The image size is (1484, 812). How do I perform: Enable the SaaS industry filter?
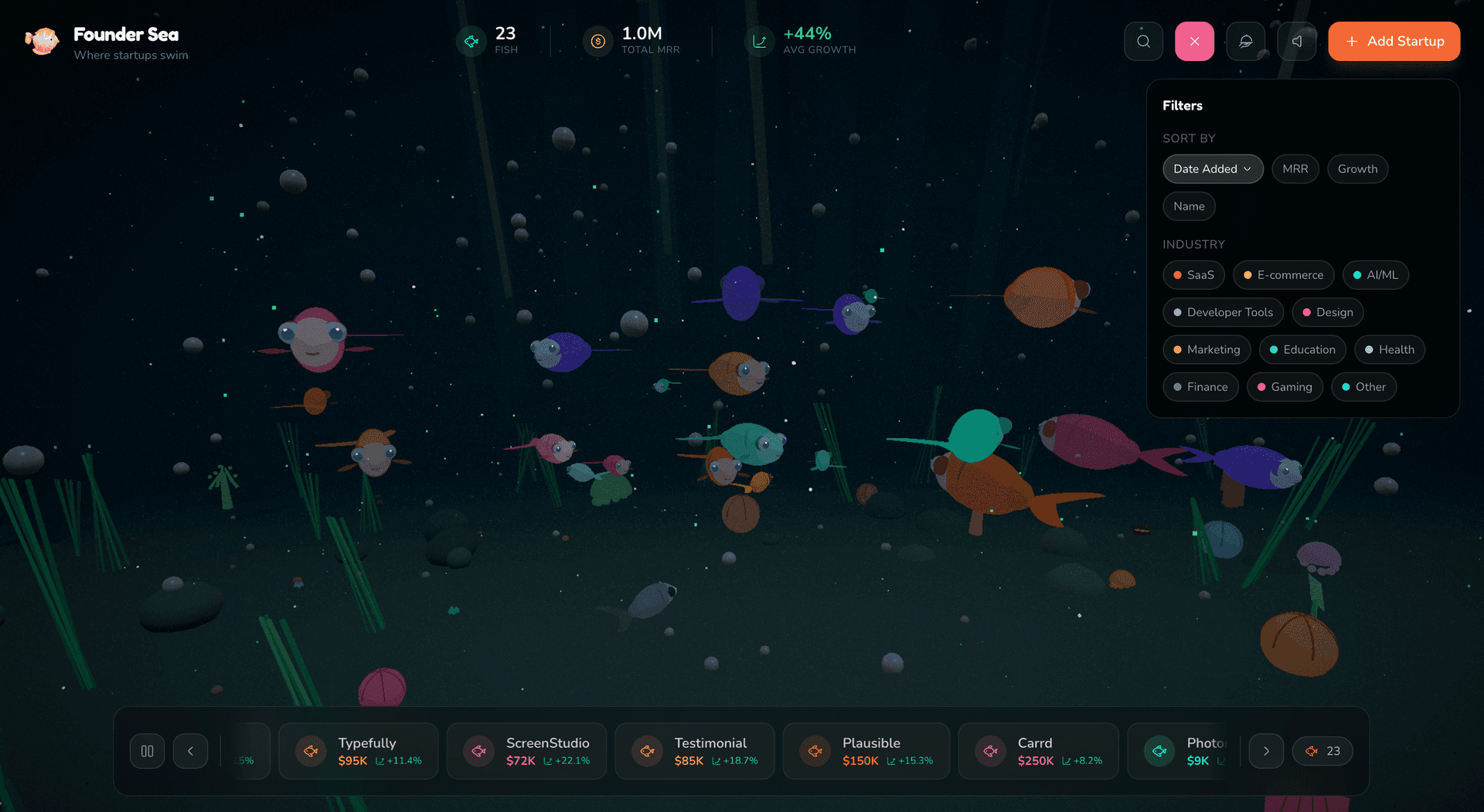(x=1193, y=274)
